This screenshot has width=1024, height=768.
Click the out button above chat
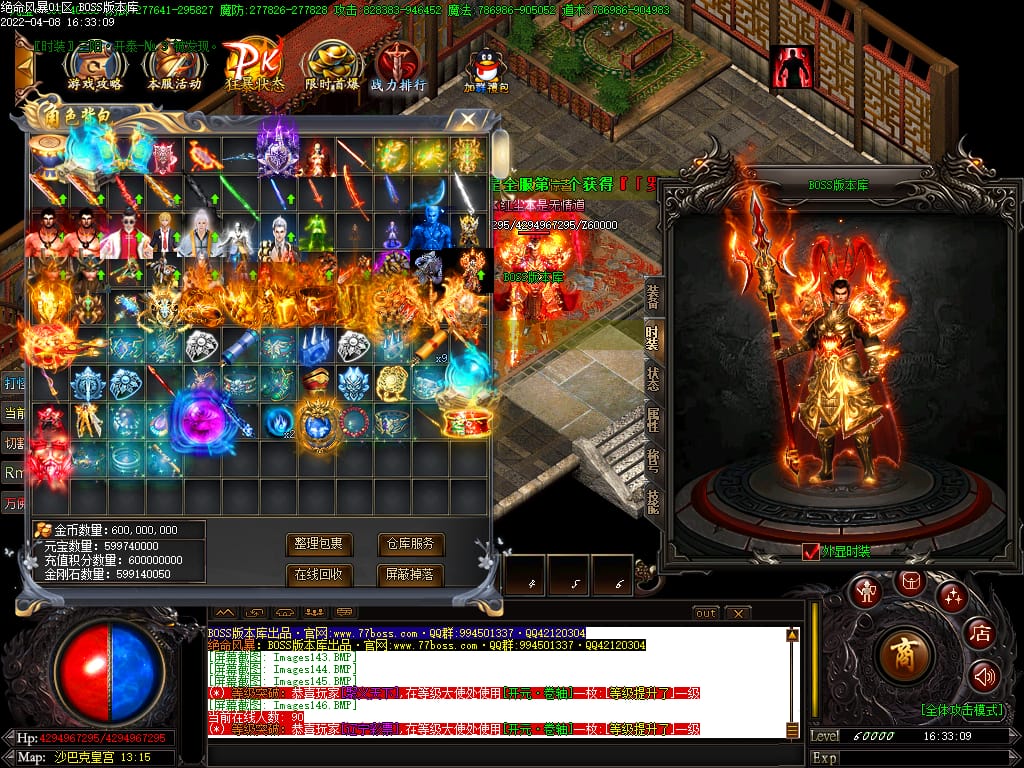(x=706, y=613)
